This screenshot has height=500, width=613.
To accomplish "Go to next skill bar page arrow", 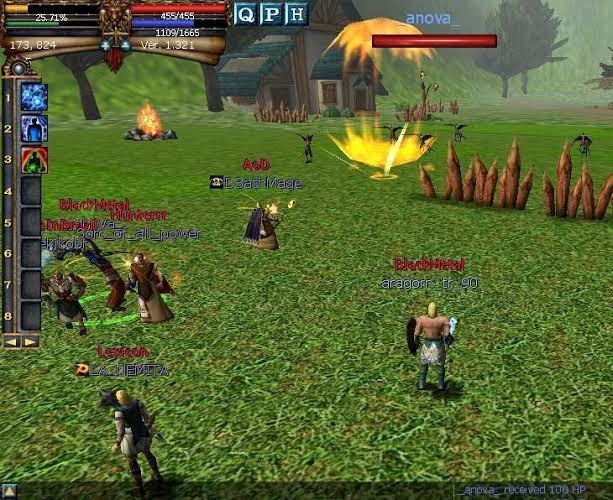I will tap(31, 341).
